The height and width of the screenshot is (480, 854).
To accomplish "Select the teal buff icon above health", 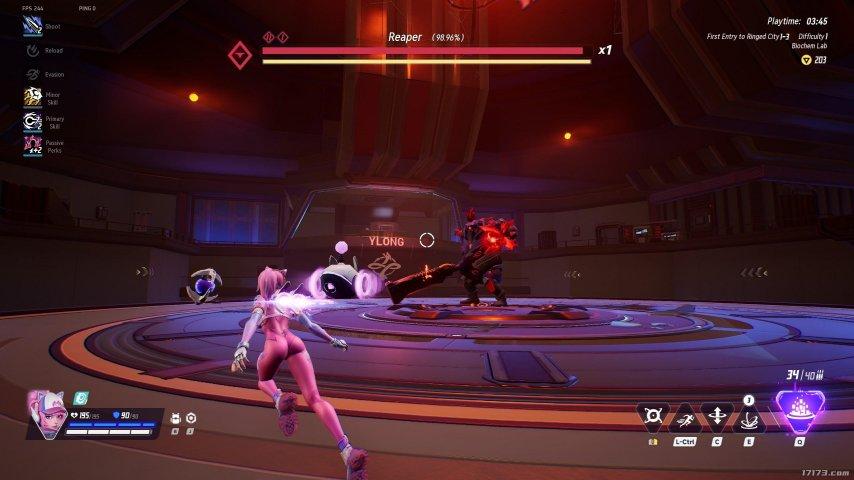I will 82,397.
